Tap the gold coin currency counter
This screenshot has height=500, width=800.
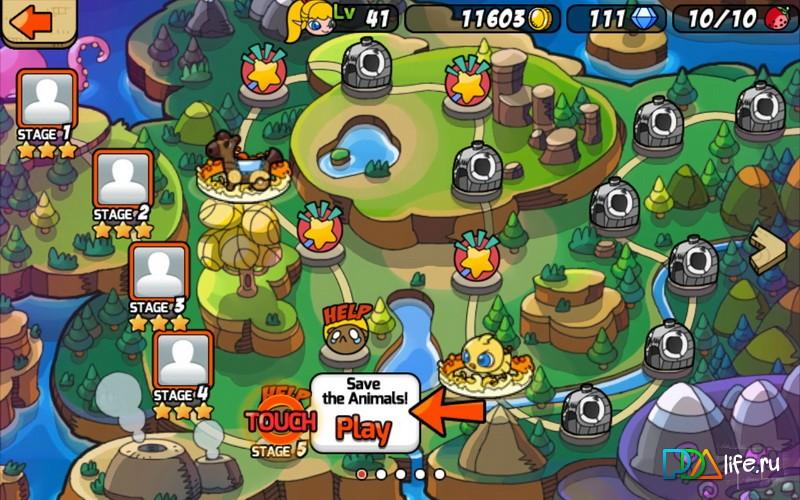coord(480,18)
